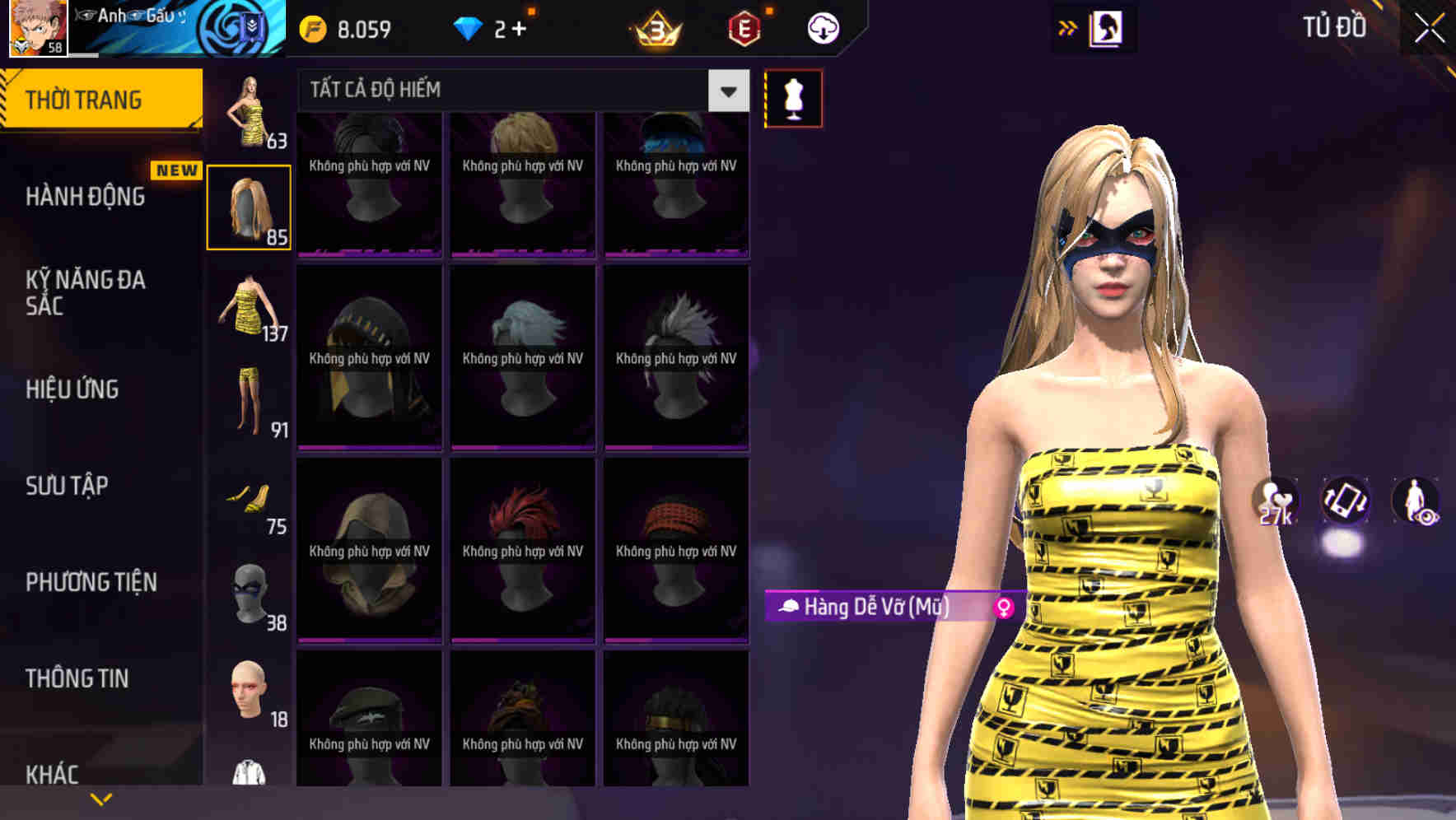
Task: Select the diamond top-up icon
Action: pyautogui.click(x=469, y=26)
